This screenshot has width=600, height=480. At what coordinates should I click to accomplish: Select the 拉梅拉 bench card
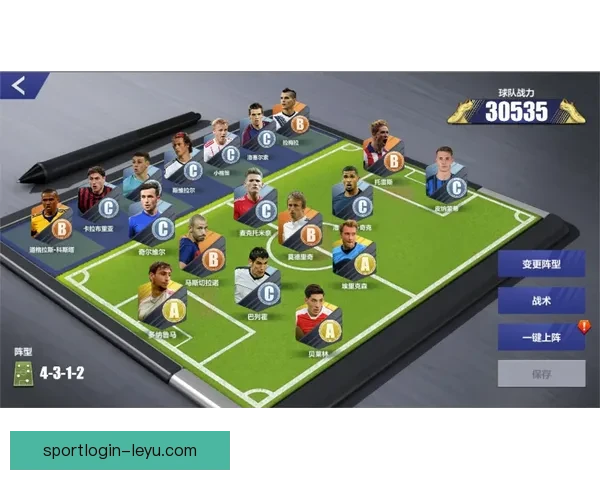290,114
